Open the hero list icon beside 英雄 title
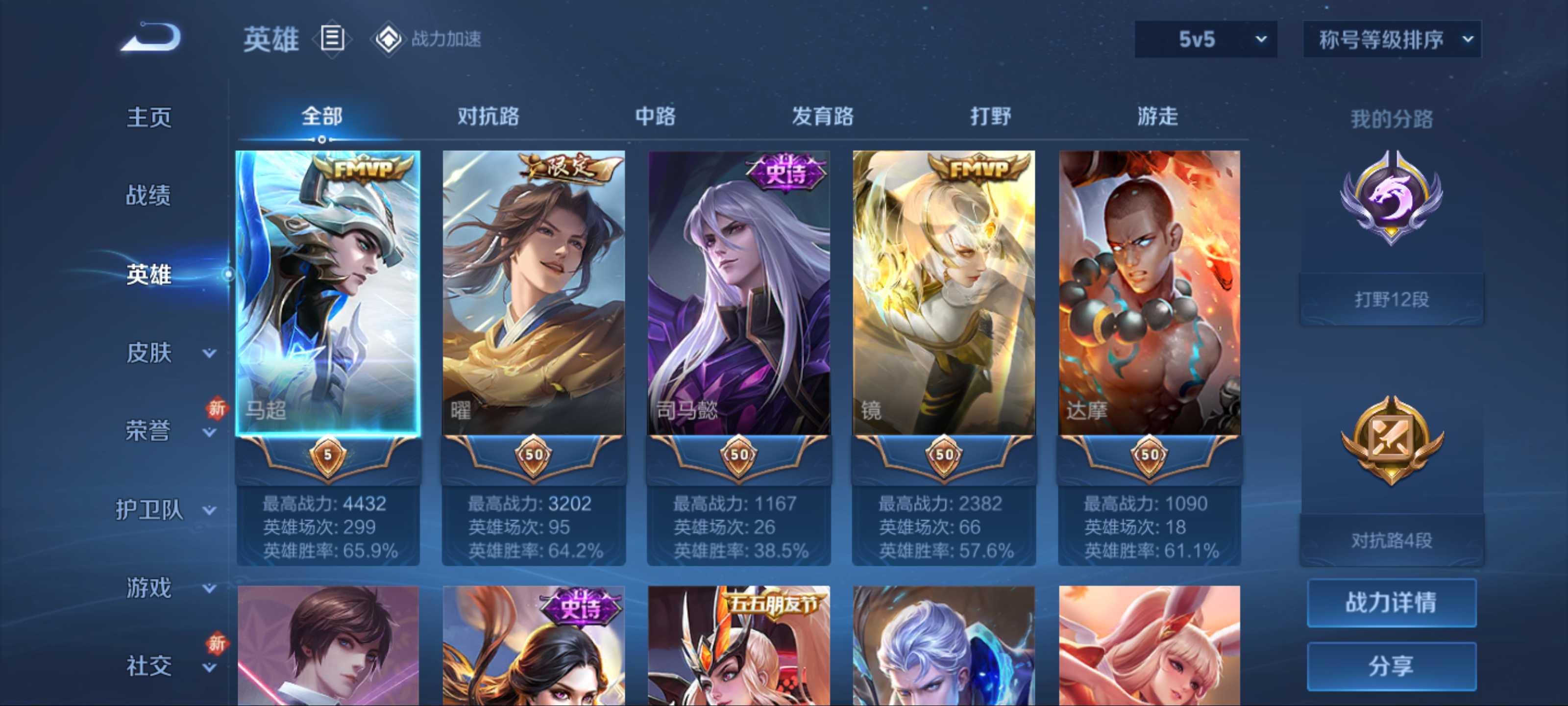 pyautogui.click(x=332, y=39)
